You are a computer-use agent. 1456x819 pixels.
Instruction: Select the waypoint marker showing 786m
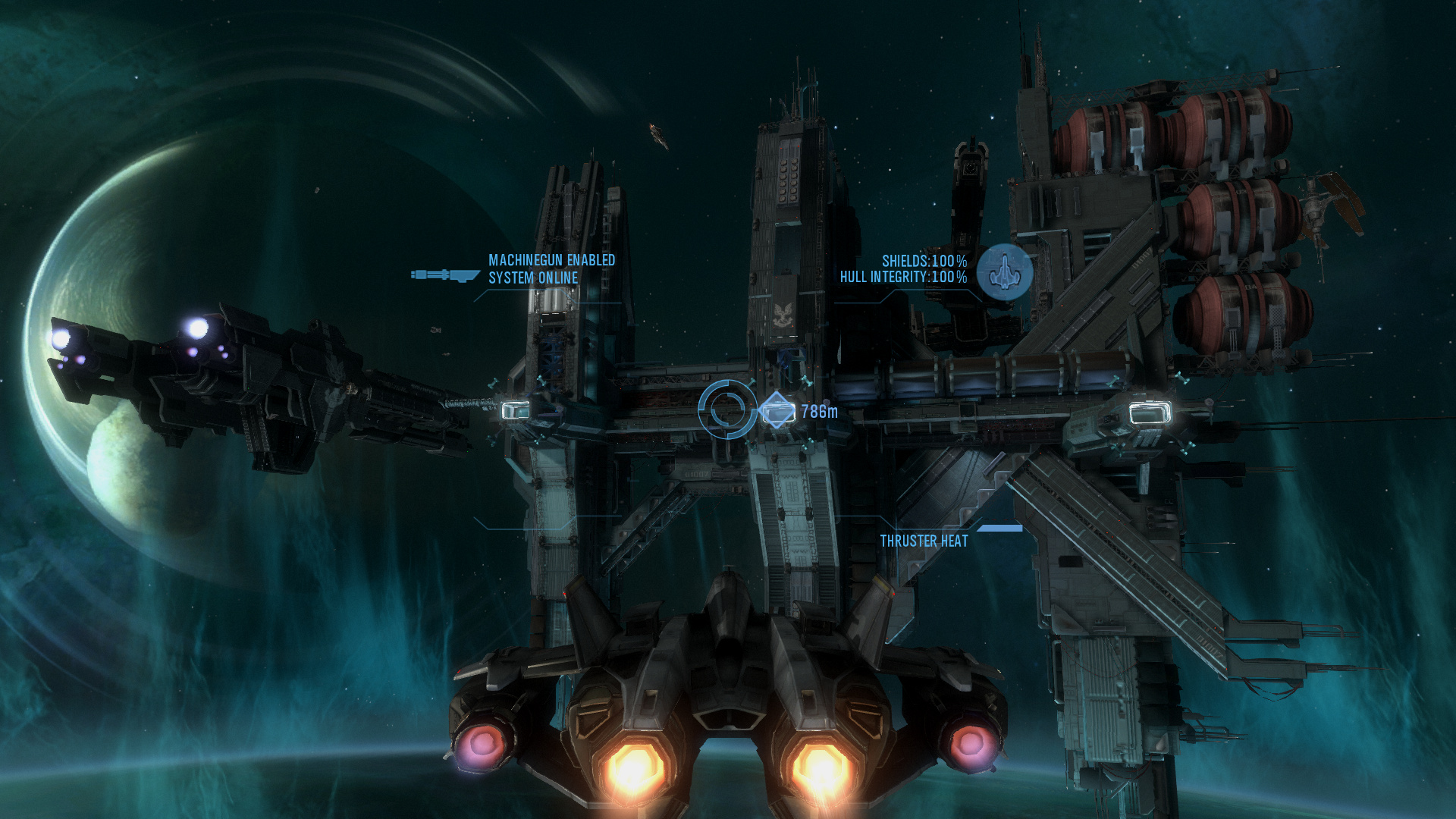[777, 412]
